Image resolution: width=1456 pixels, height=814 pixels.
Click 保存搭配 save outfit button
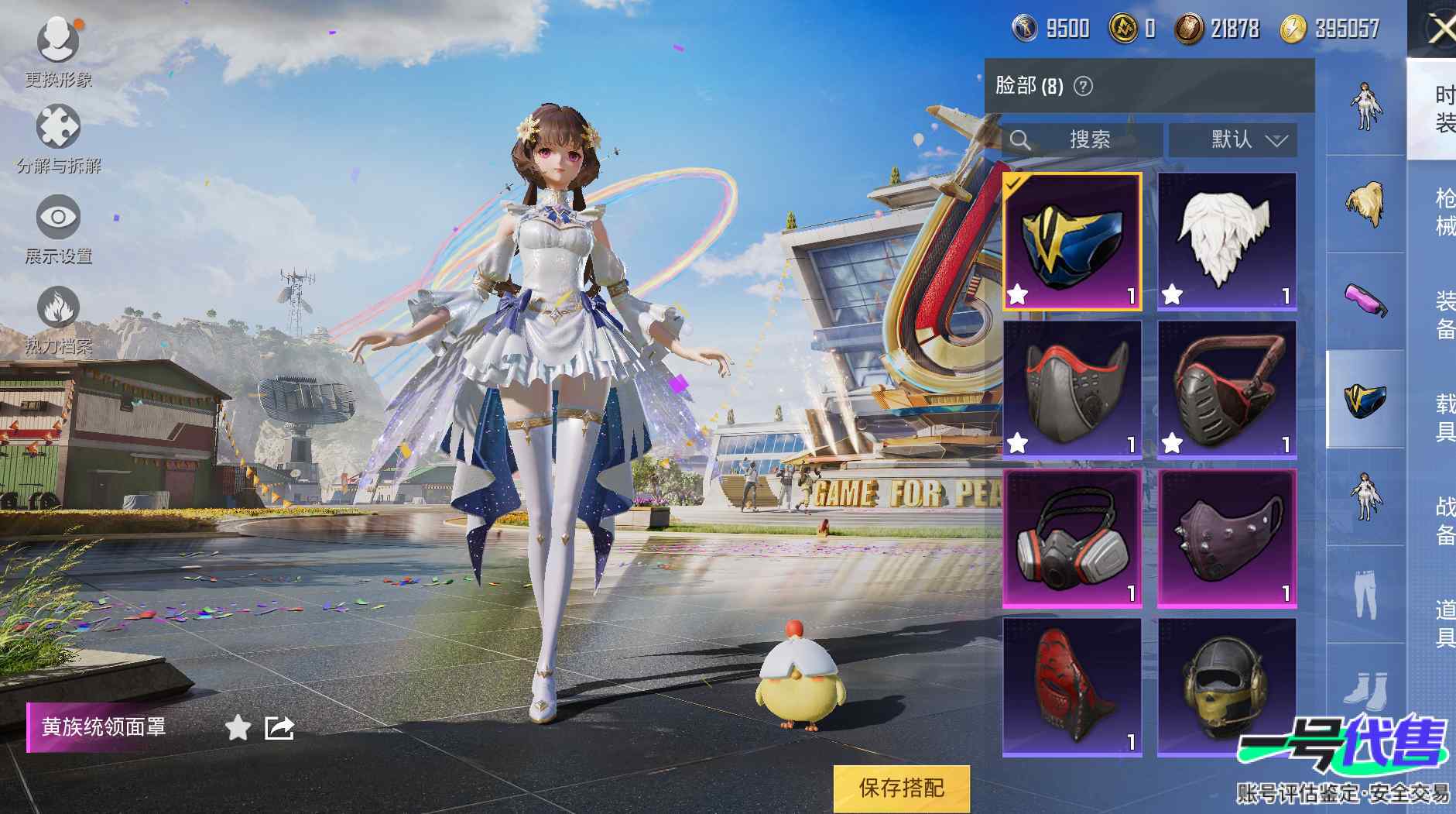[901, 788]
